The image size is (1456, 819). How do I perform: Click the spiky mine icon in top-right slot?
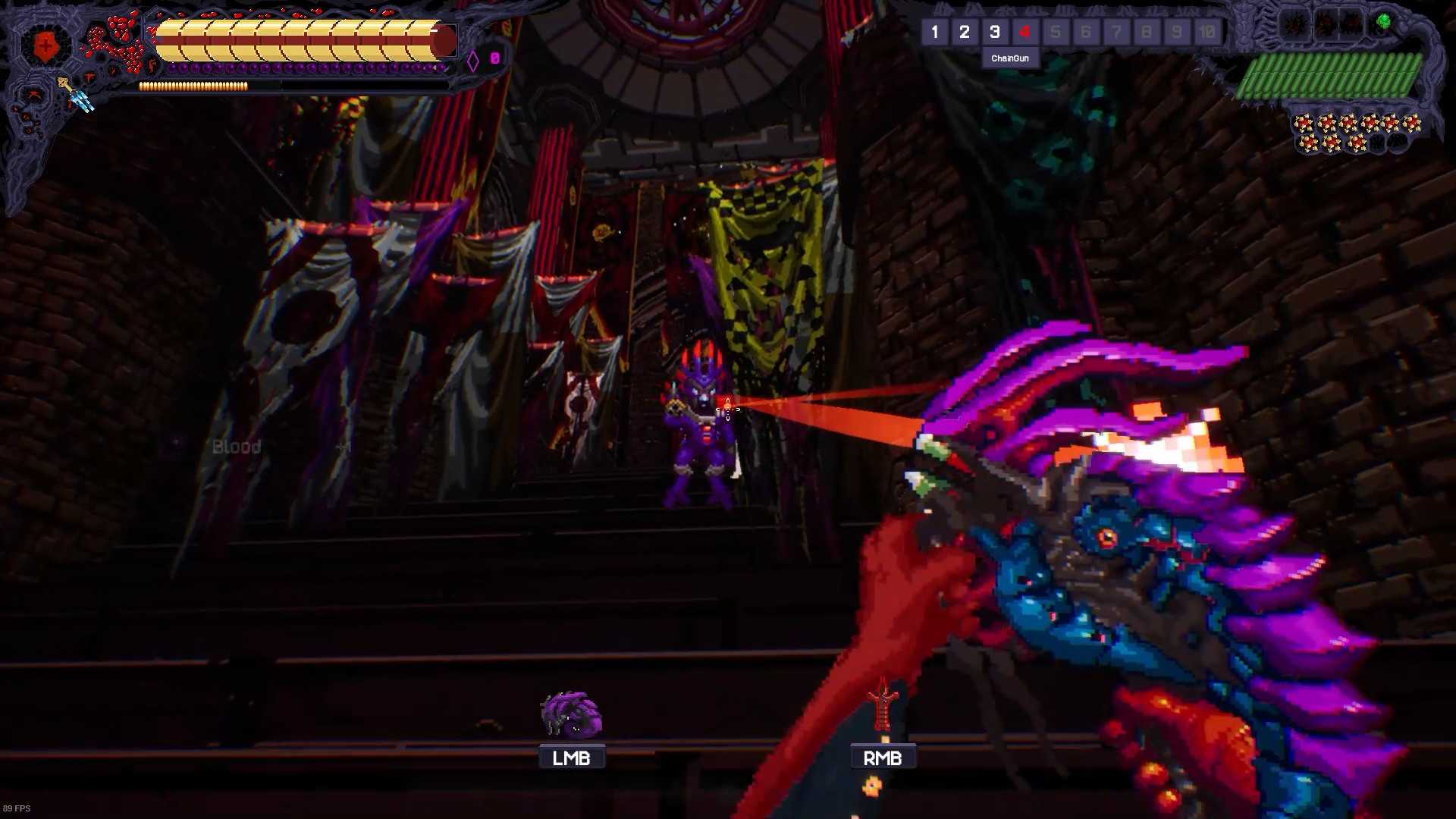coord(1294,23)
